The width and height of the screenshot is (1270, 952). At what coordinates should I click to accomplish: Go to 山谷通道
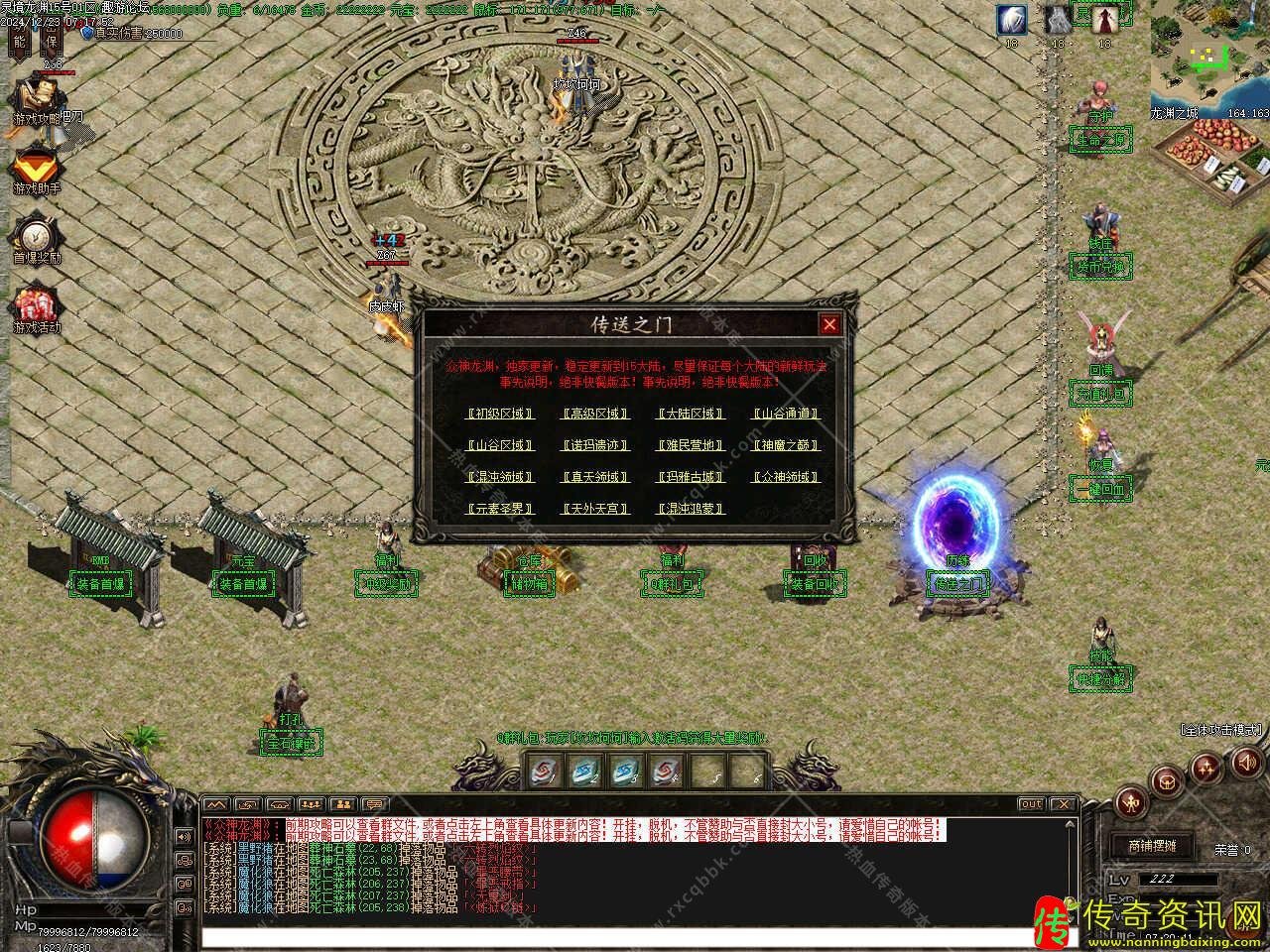[786, 414]
